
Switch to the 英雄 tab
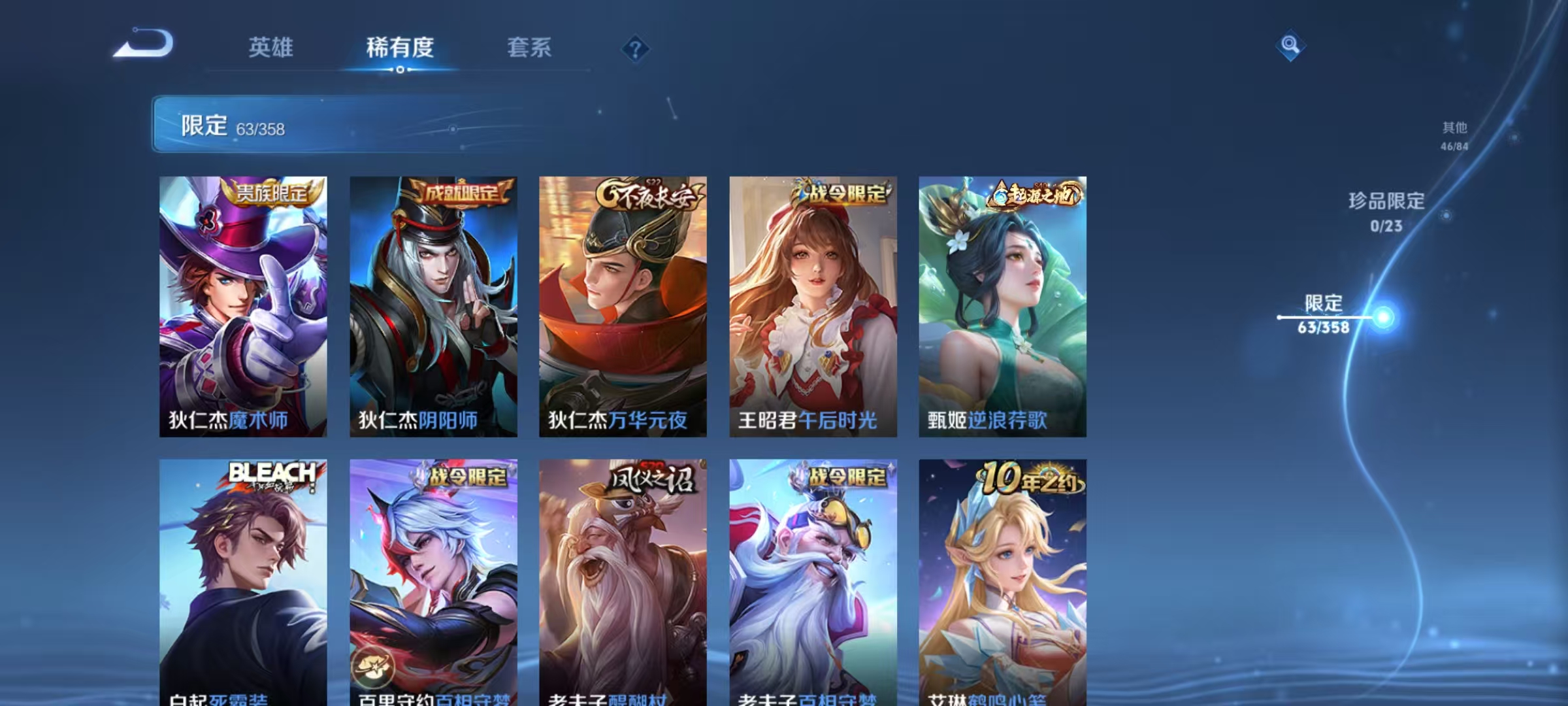272,48
